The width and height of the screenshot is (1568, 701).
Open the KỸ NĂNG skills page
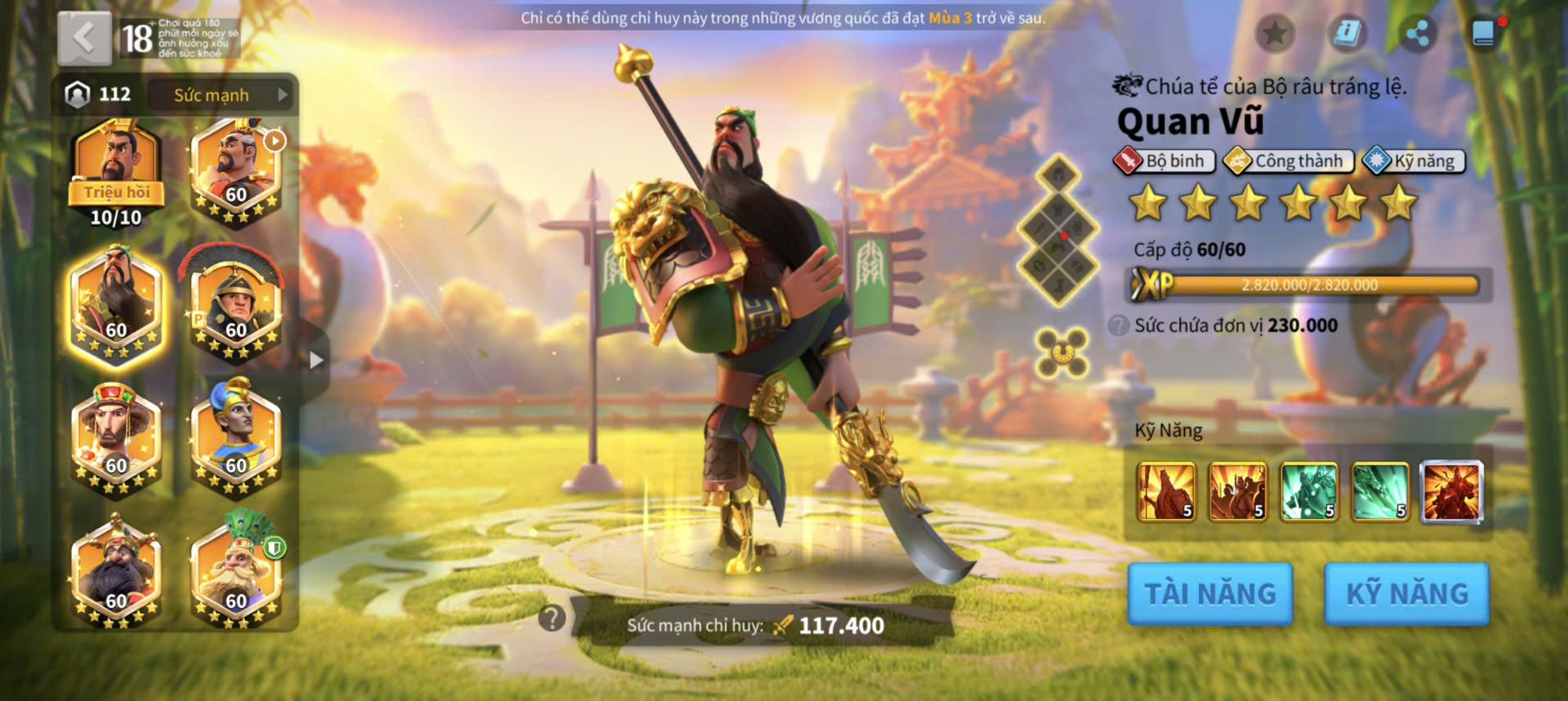tap(1407, 594)
